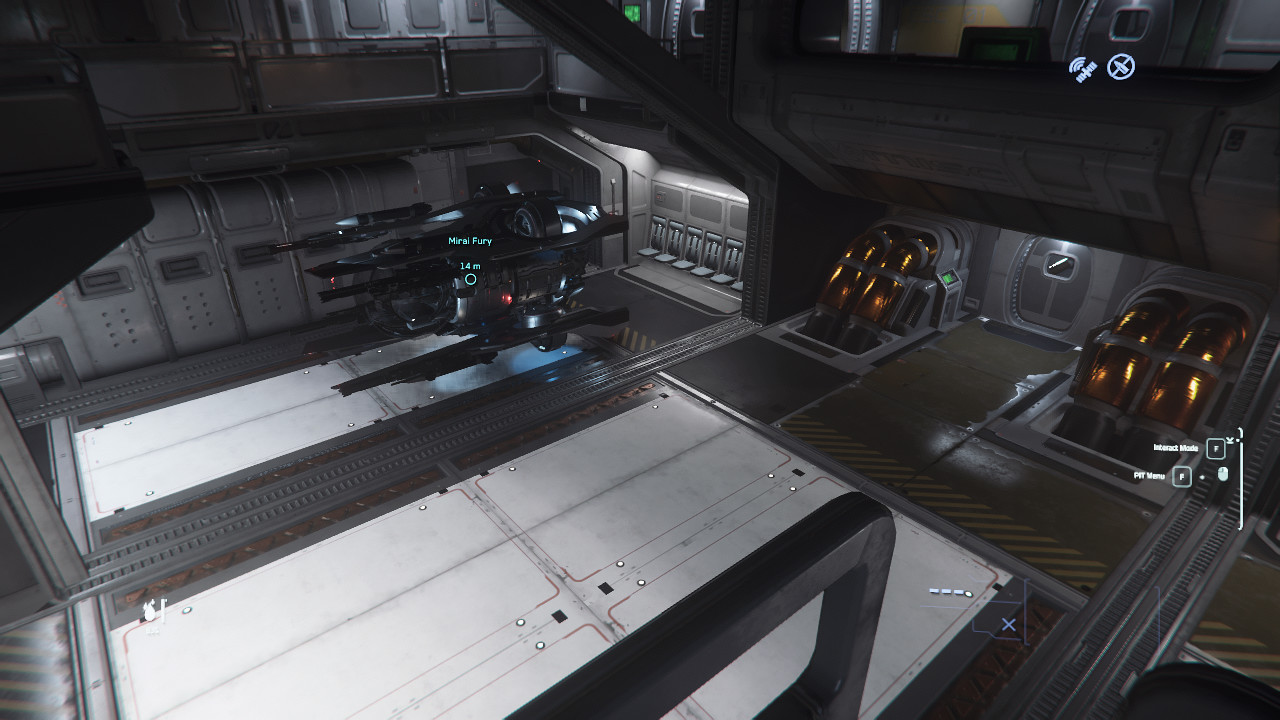Click the satellite signal icon
The width and height of the screenshot is (1280, 720).
[x=1083, y=69]
